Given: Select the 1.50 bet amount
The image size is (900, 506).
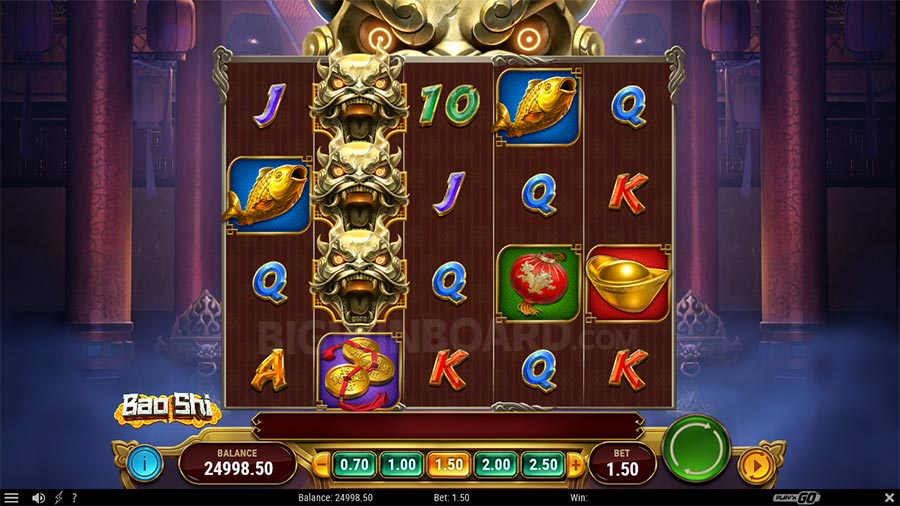Looking at the screenshot, I should coord(447,464).
